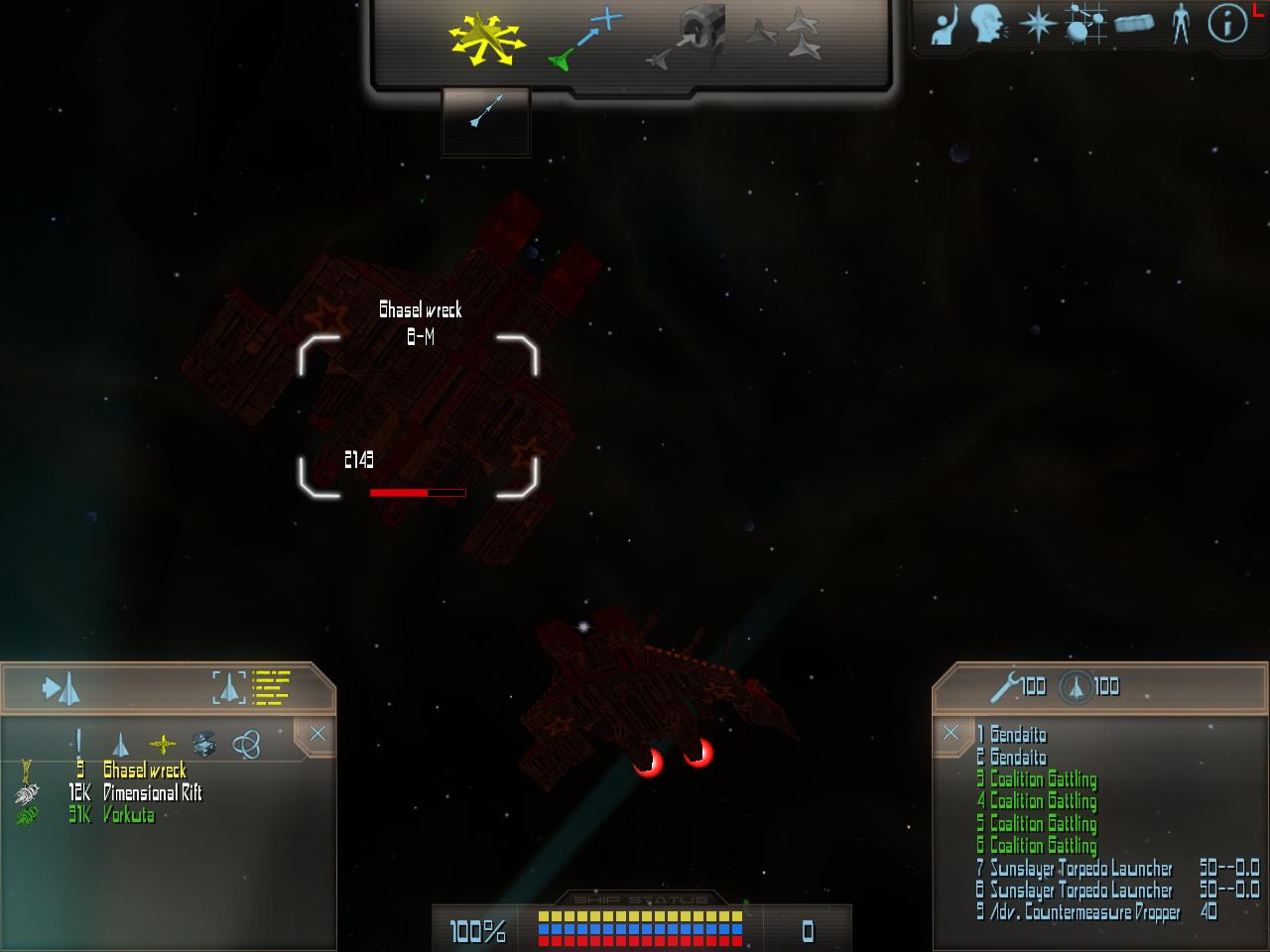1270x952 pixels.
Task: Toggle the interlocking rings filter icon
Action: (x=246, y=743)
